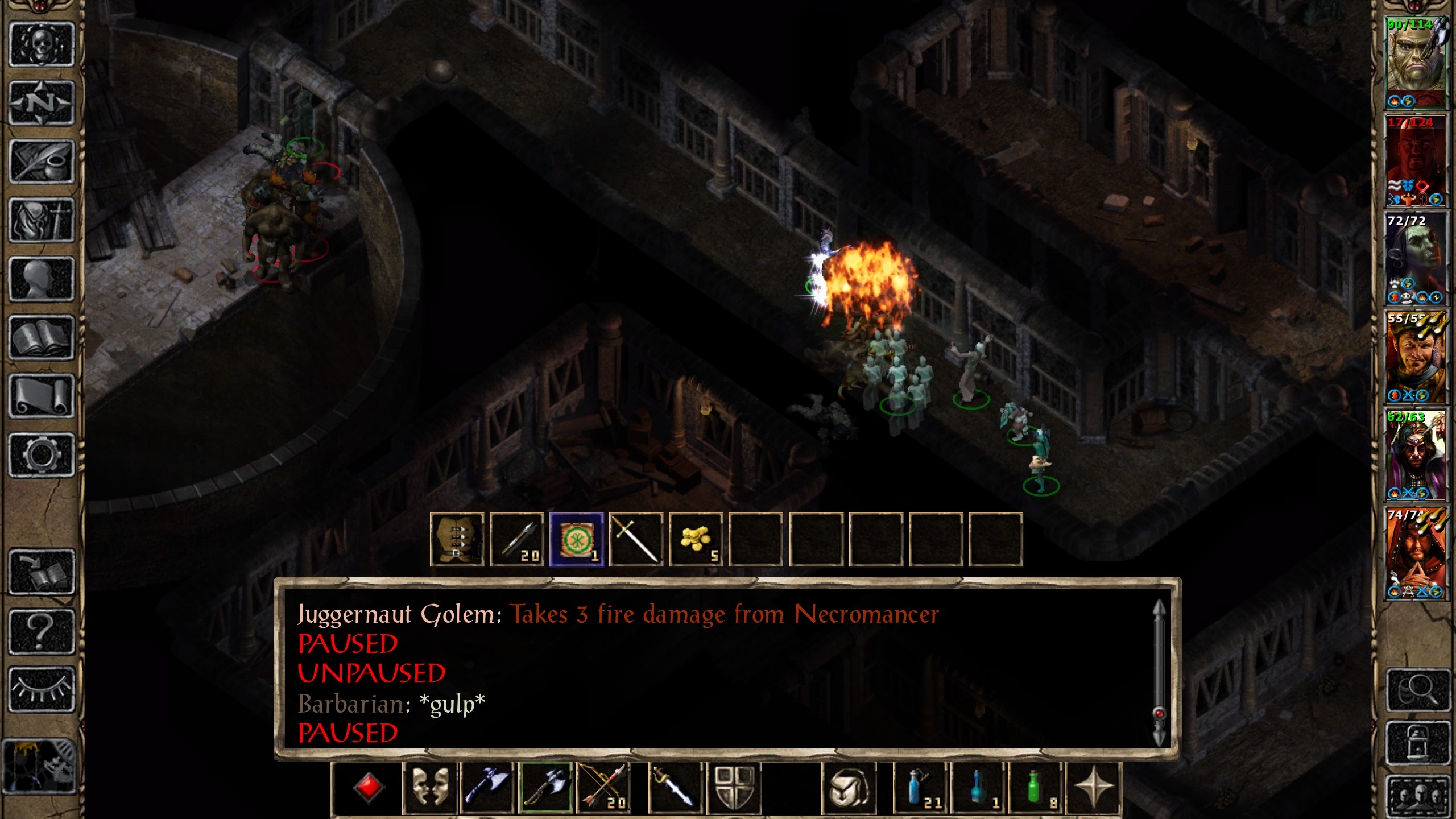Open the priest scroll button
The height and width of the screenshot is (819, 1456).
[x=42, y=396]
